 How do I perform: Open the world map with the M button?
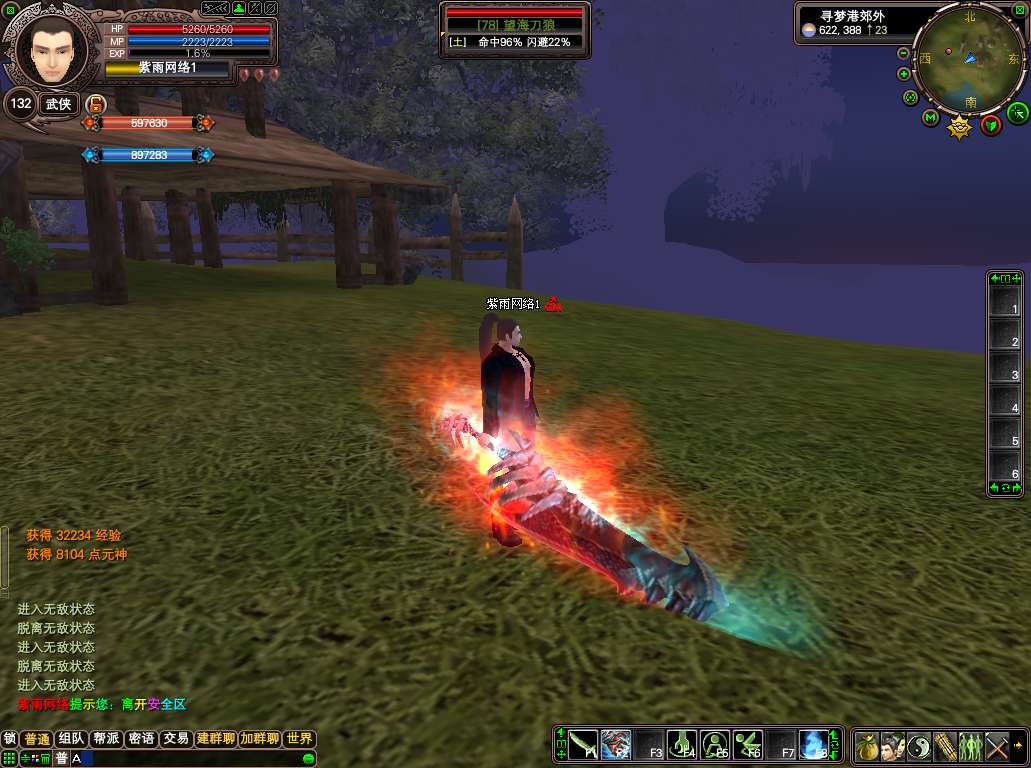pos(931,119)
